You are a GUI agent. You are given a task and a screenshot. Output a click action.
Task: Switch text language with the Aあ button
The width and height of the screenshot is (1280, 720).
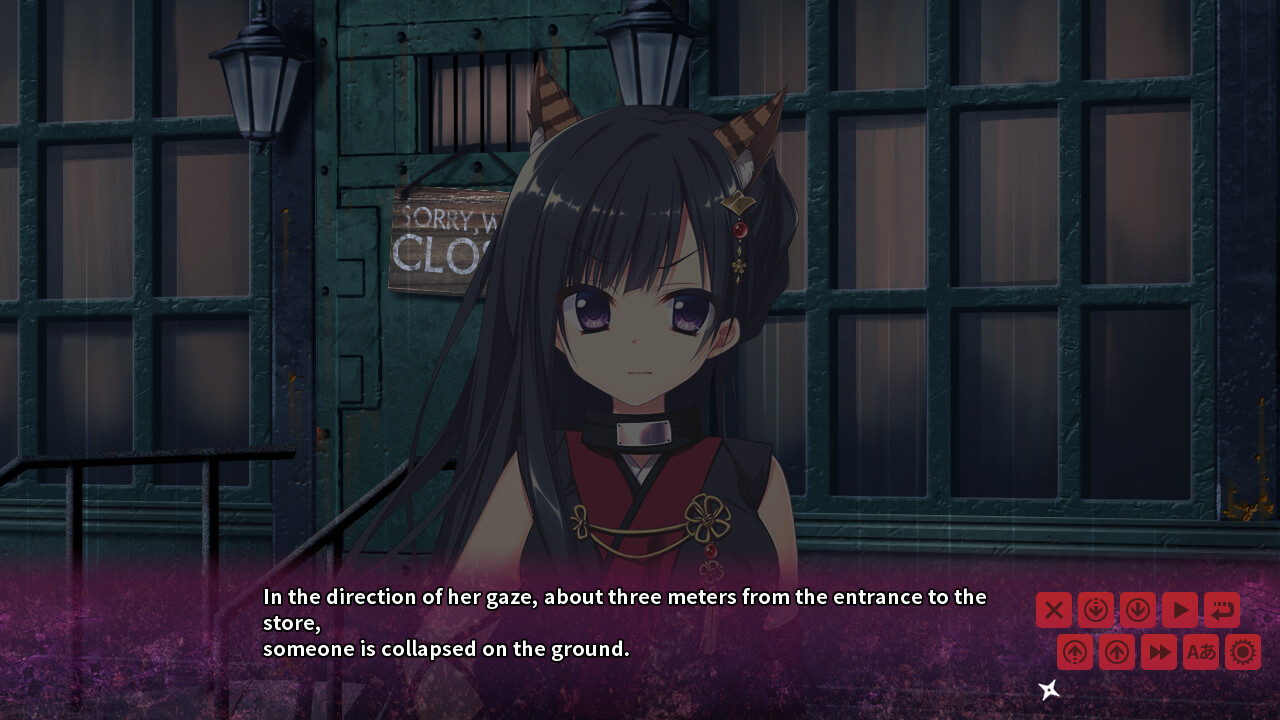(x=1201, y=652)
